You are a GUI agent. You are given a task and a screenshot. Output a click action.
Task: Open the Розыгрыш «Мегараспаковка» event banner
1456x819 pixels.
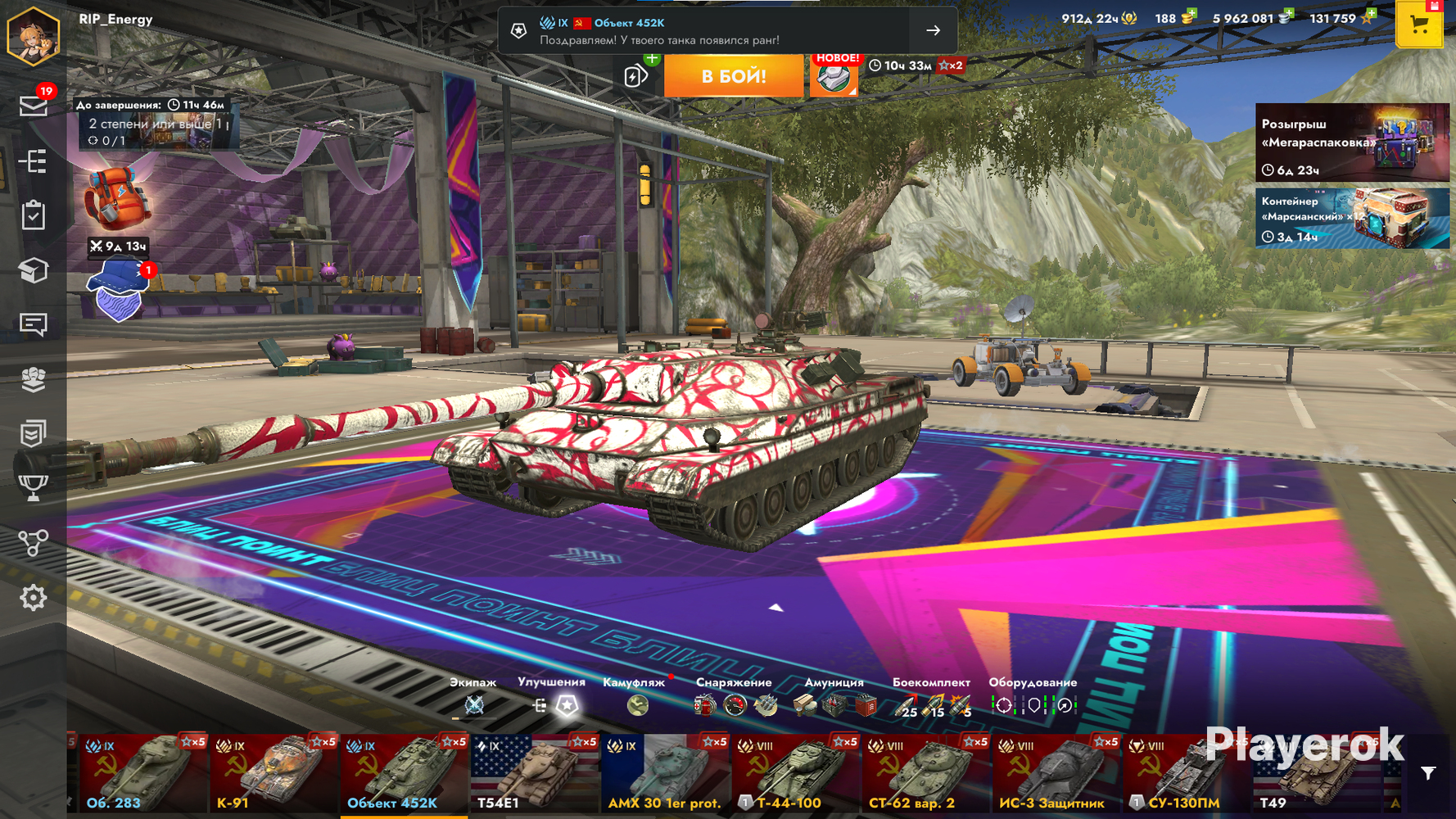click(1352, 143)
